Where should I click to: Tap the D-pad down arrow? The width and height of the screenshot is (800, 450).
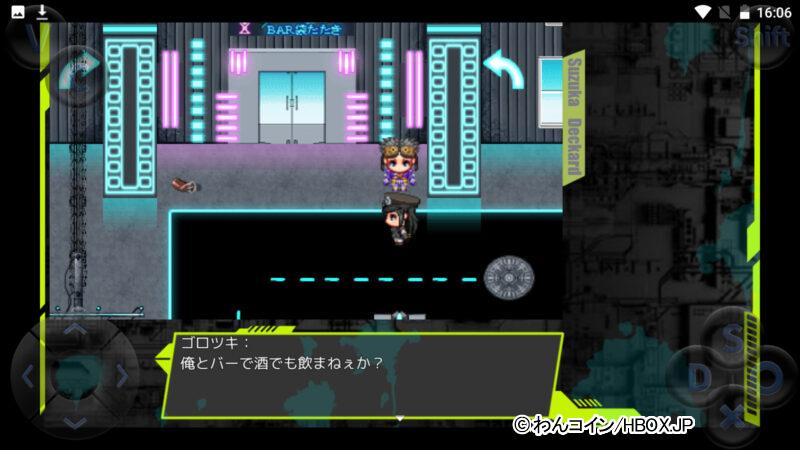click(x=75, y=422)
